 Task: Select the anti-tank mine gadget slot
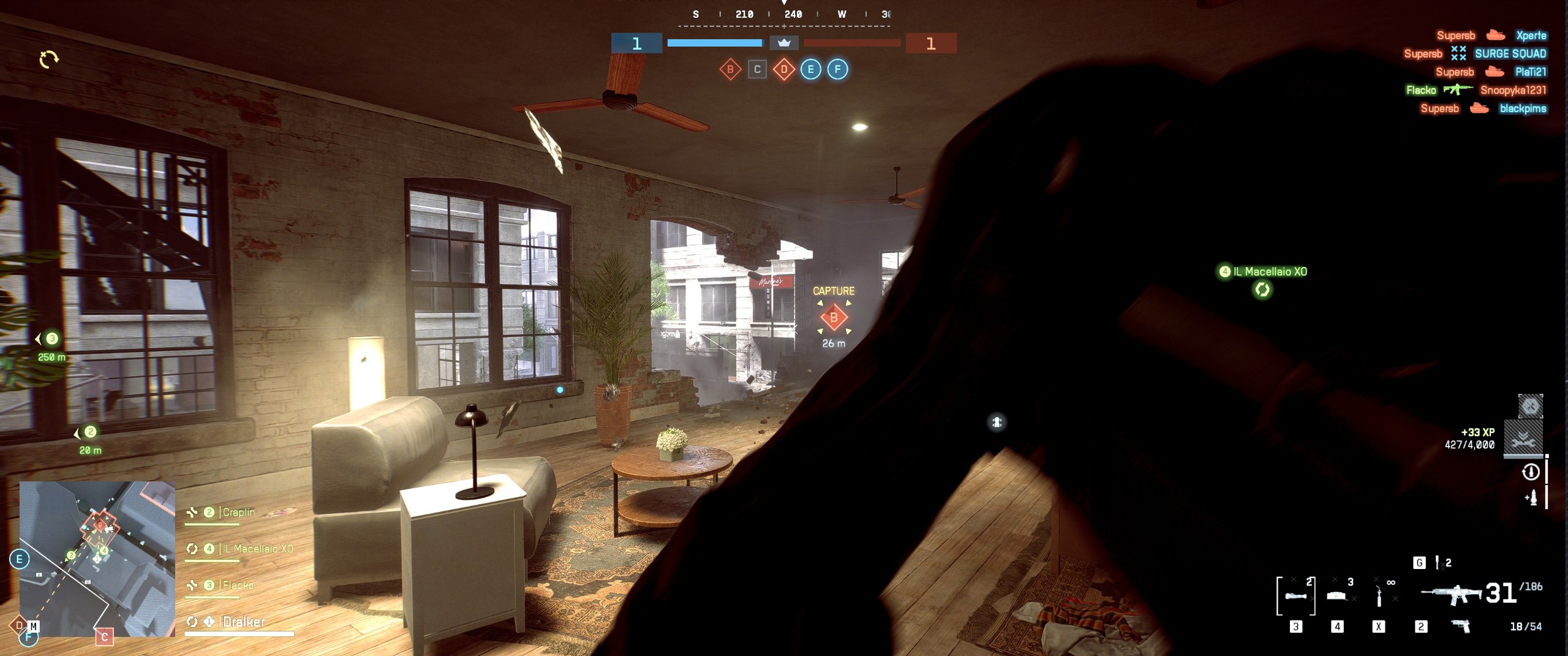coord(1337,595)
